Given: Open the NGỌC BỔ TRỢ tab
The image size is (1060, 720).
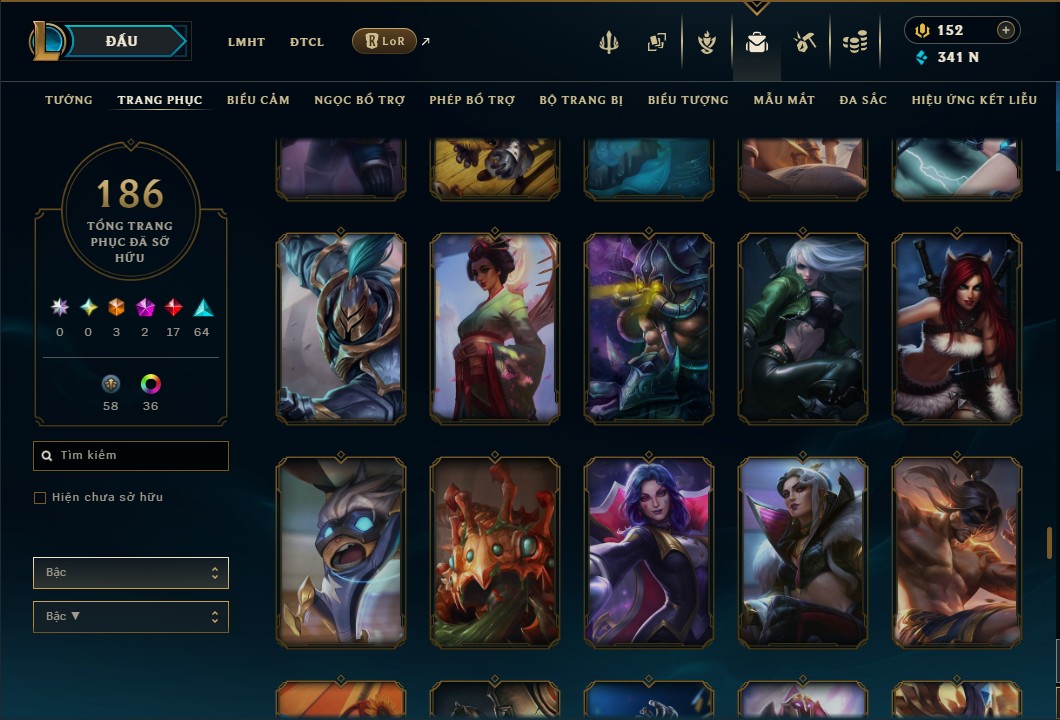Looking at the screenshot, I should [x=359, y=100].
